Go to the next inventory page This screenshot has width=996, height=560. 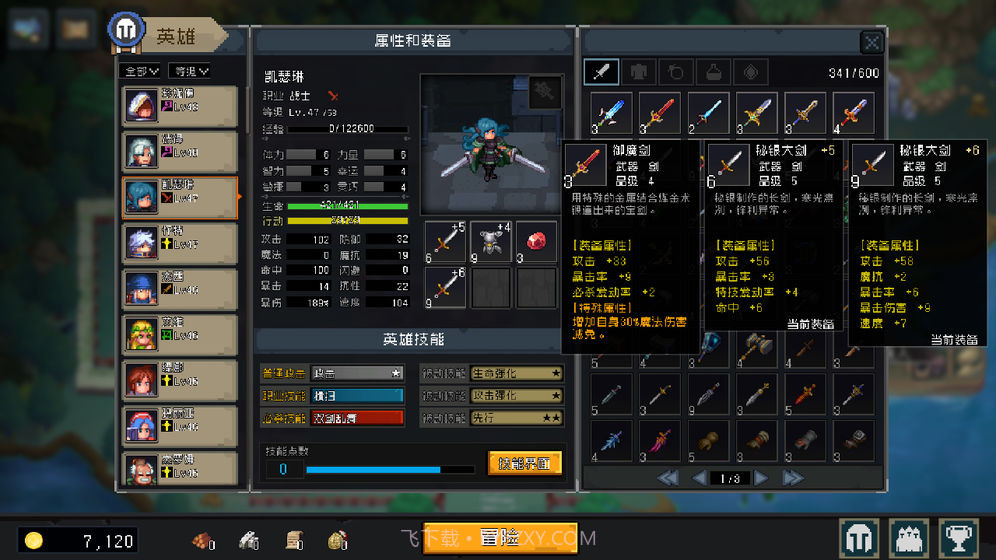point(762,478)
